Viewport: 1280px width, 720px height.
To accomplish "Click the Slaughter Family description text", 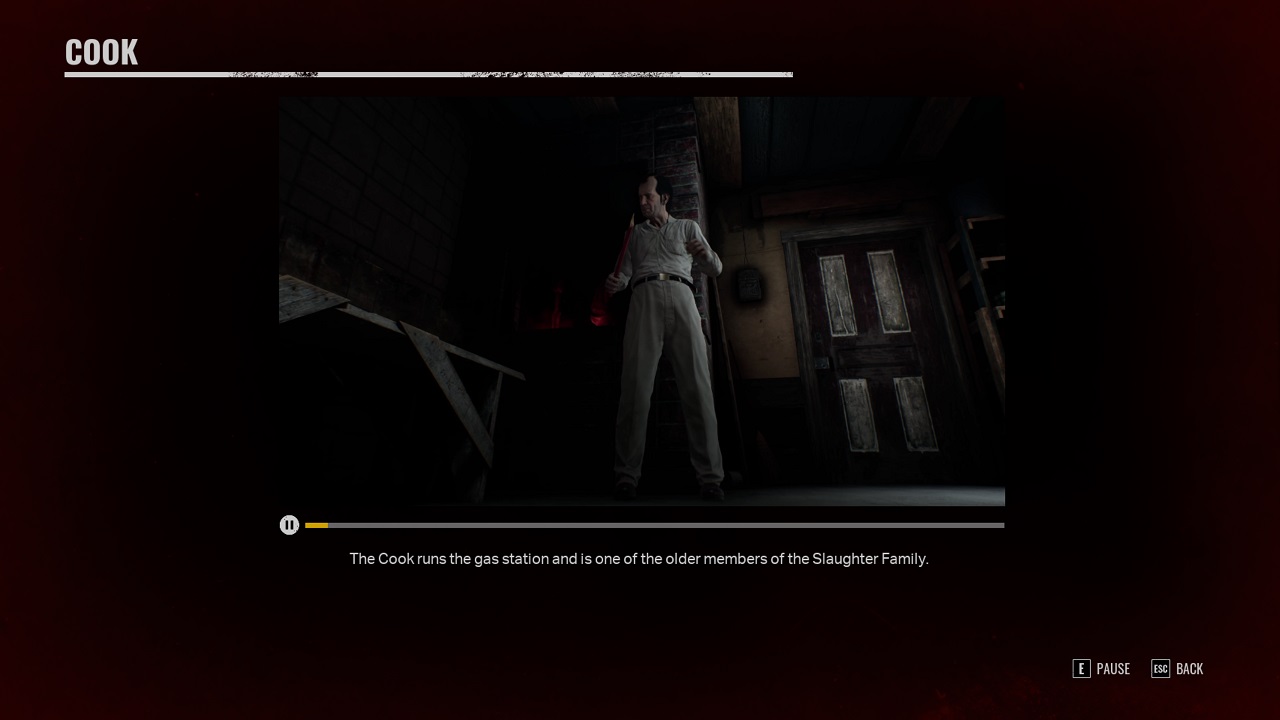I will click(x=639, y=559).
